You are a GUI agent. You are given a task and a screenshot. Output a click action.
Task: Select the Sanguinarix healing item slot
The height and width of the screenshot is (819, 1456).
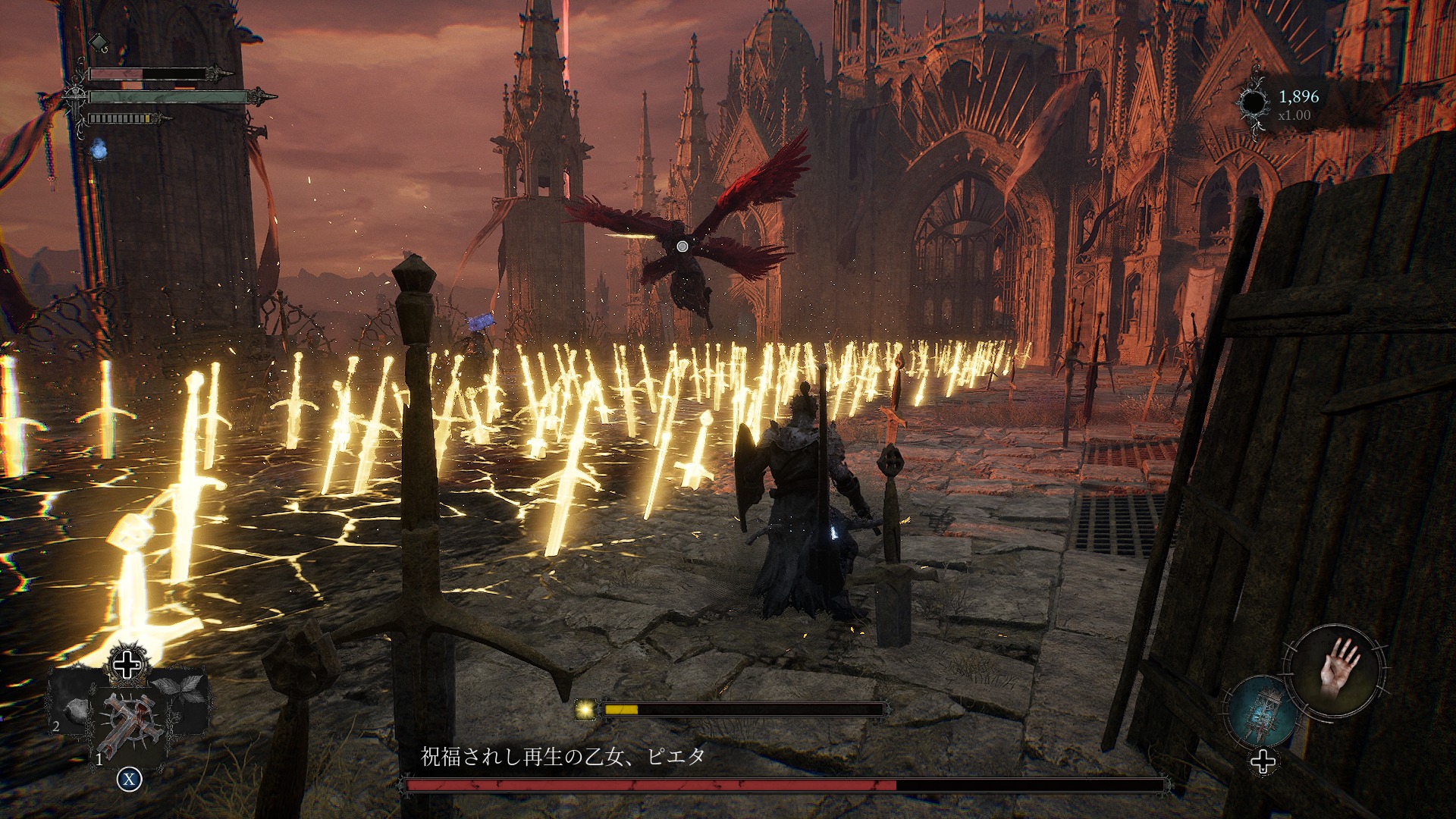[130, 726]
